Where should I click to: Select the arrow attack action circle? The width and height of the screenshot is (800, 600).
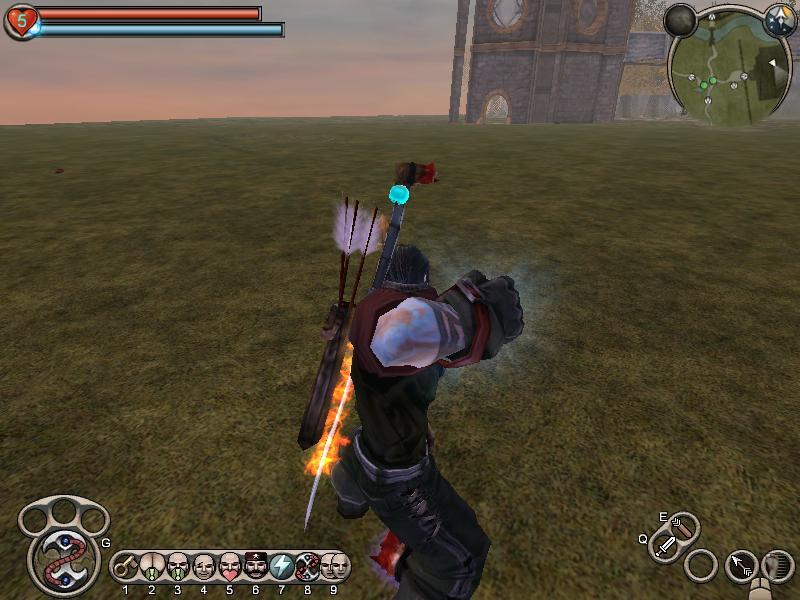pyautogui.click(x=741, y=566)
